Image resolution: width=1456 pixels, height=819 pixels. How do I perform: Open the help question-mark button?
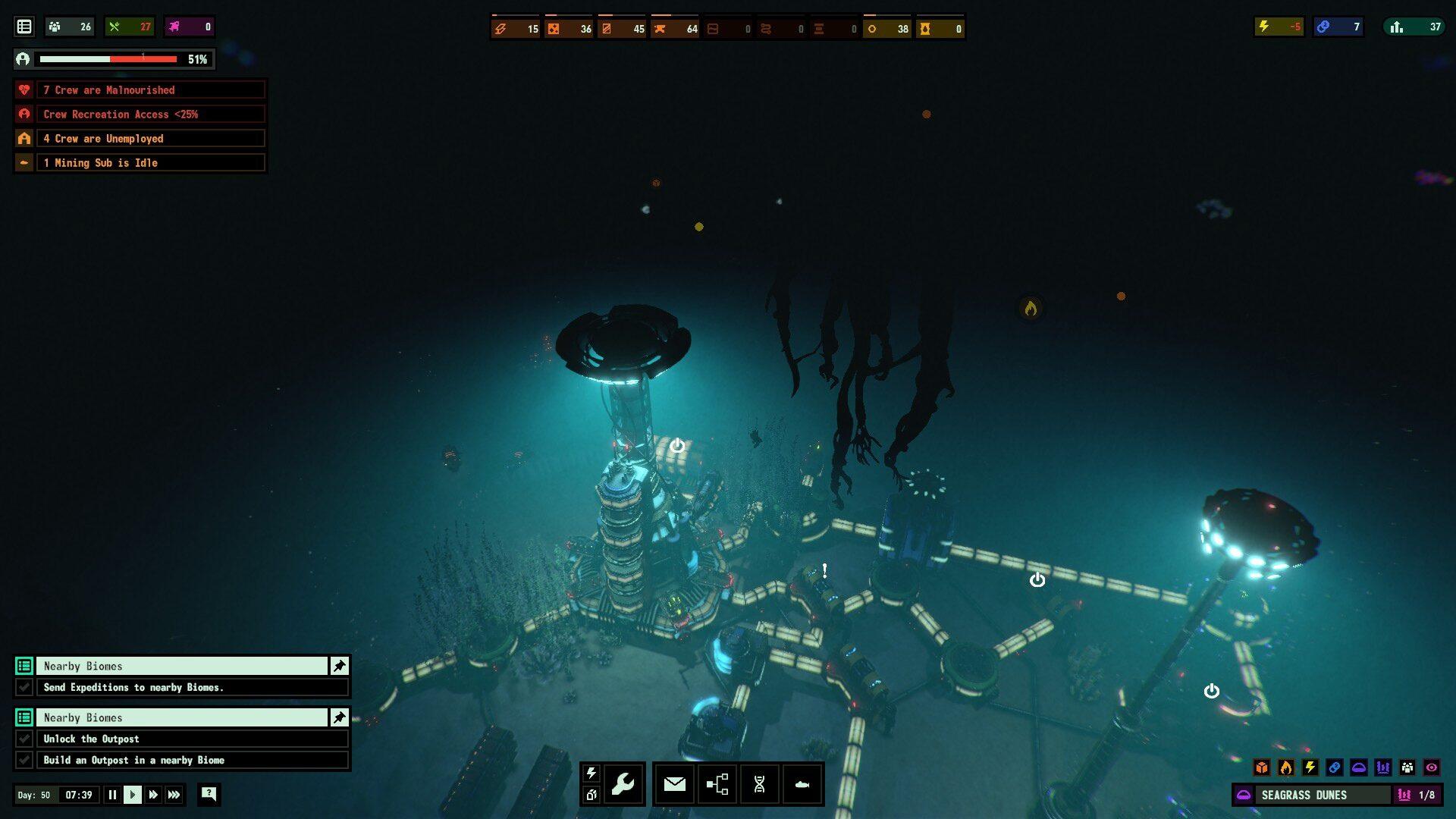pos(209,794)
